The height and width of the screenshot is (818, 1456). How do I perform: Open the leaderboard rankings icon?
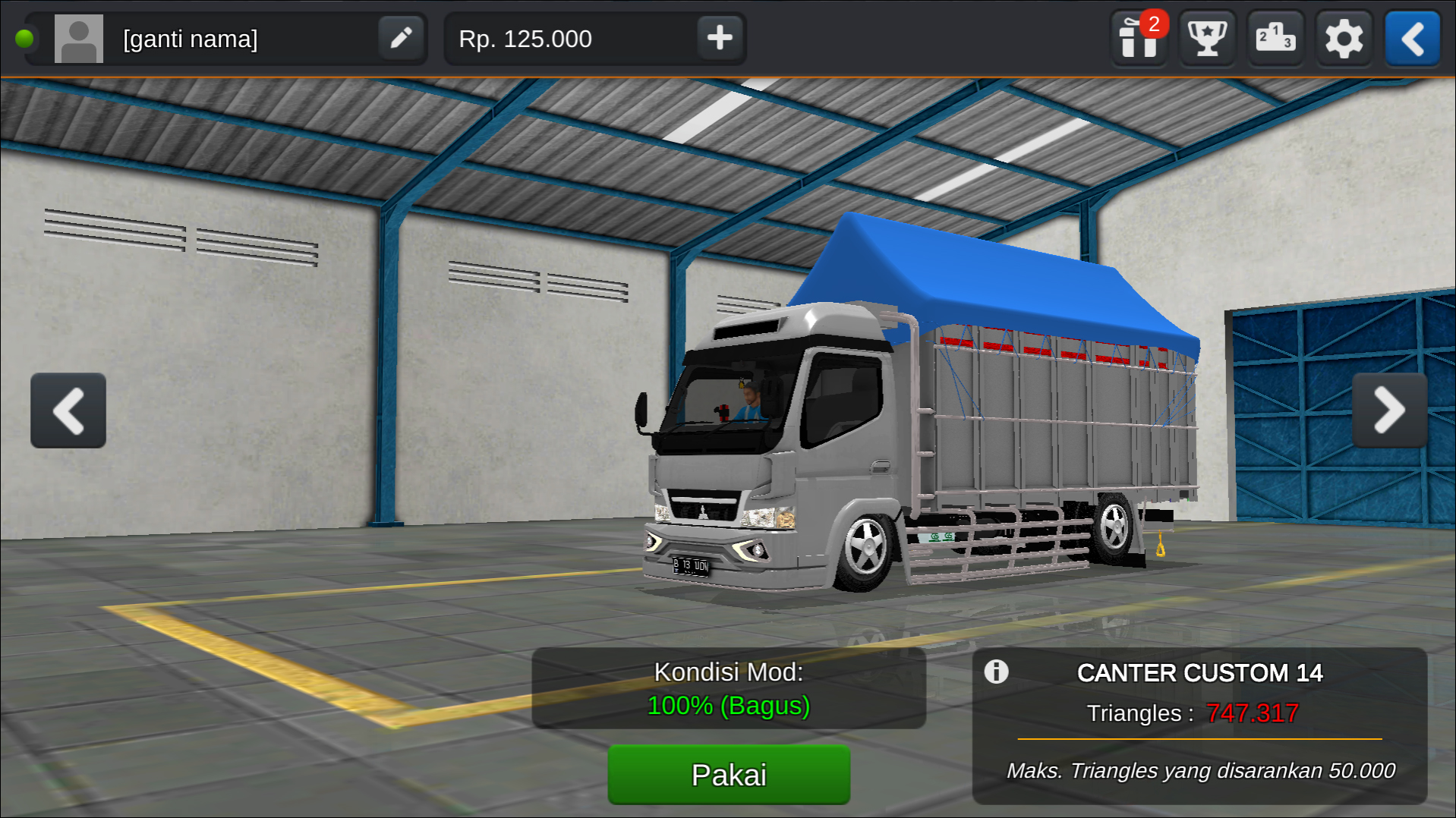tap(1275, 39)
